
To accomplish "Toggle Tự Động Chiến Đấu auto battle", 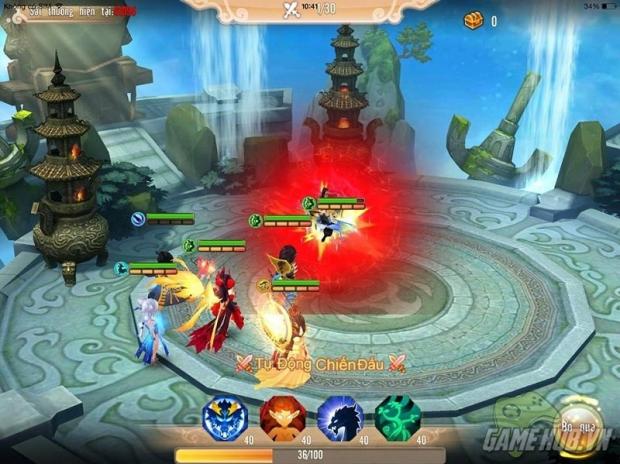I will click(x=319, y=363).
